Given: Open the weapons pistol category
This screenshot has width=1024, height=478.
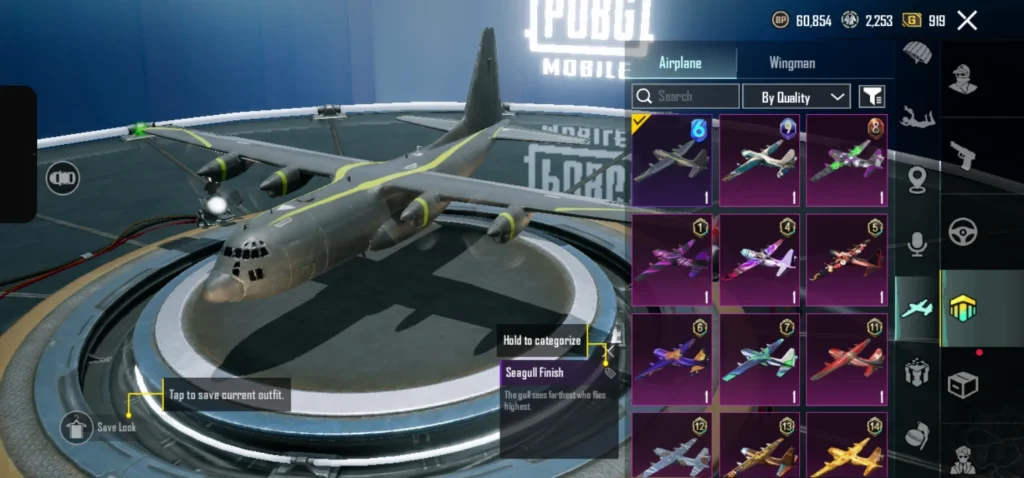Looking at the screenshot, I should pyautogui.click(x=963, y=156).
